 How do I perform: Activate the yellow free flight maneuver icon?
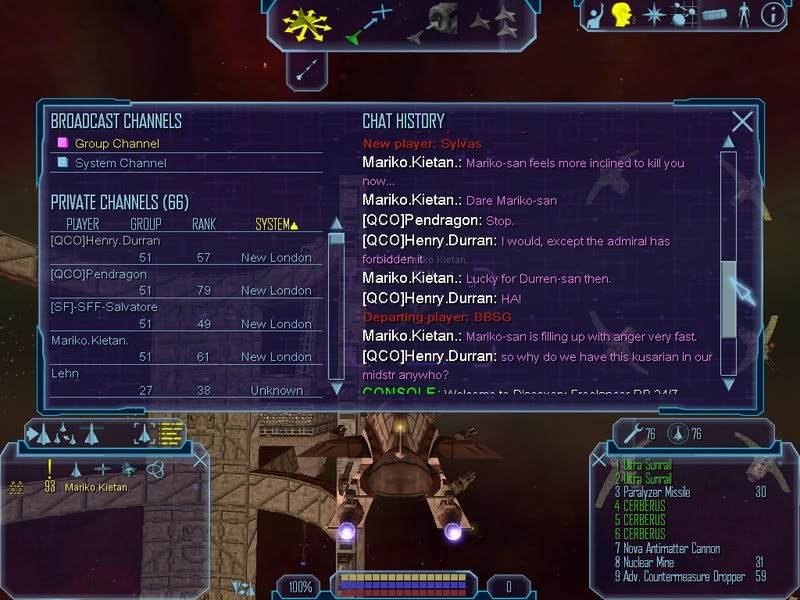pos(307,22)
